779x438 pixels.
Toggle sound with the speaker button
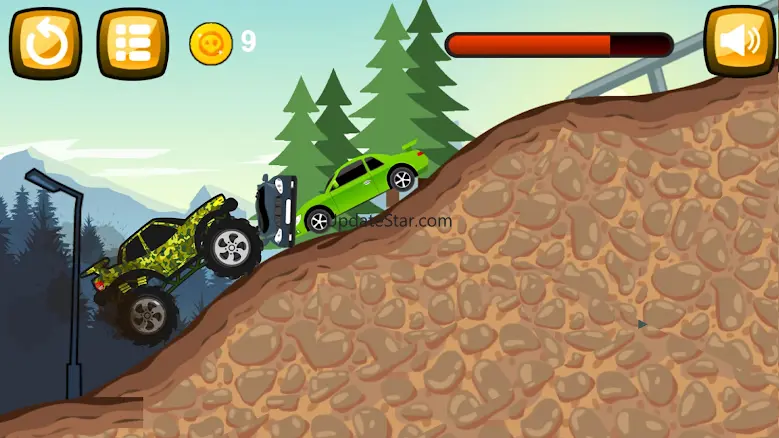point(738,42)
